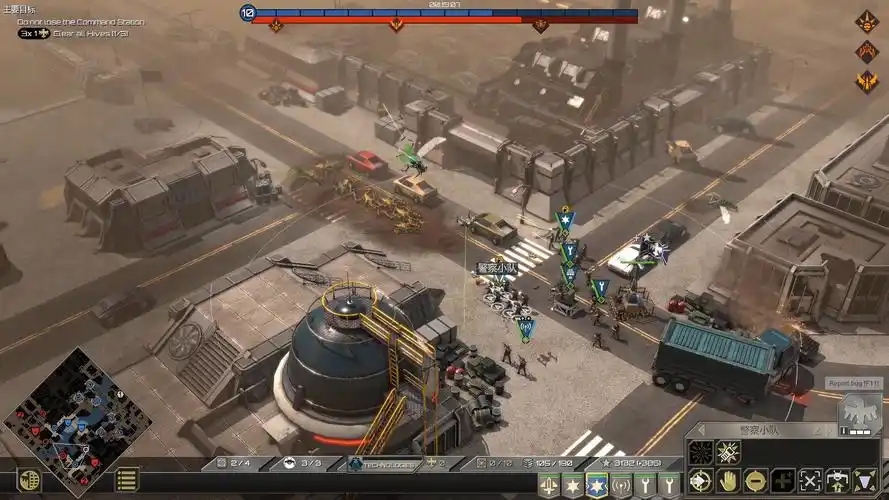Image resolution: width=889 pixels, height=500 pixels.
Task: Click the Report bug button
Action: (853, 383)
